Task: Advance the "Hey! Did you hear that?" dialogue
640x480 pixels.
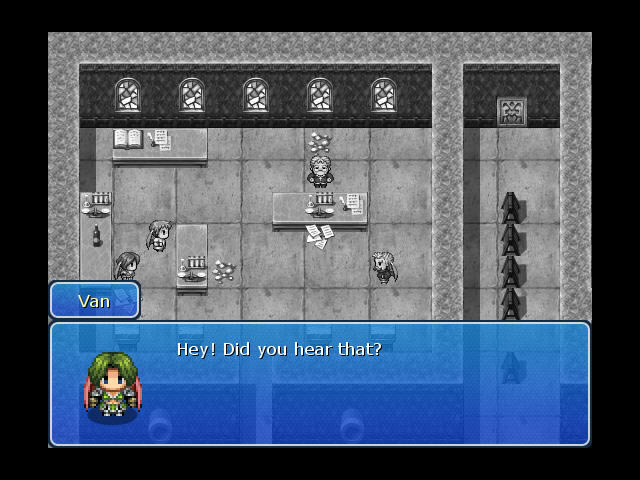Action: coord(320,383)
